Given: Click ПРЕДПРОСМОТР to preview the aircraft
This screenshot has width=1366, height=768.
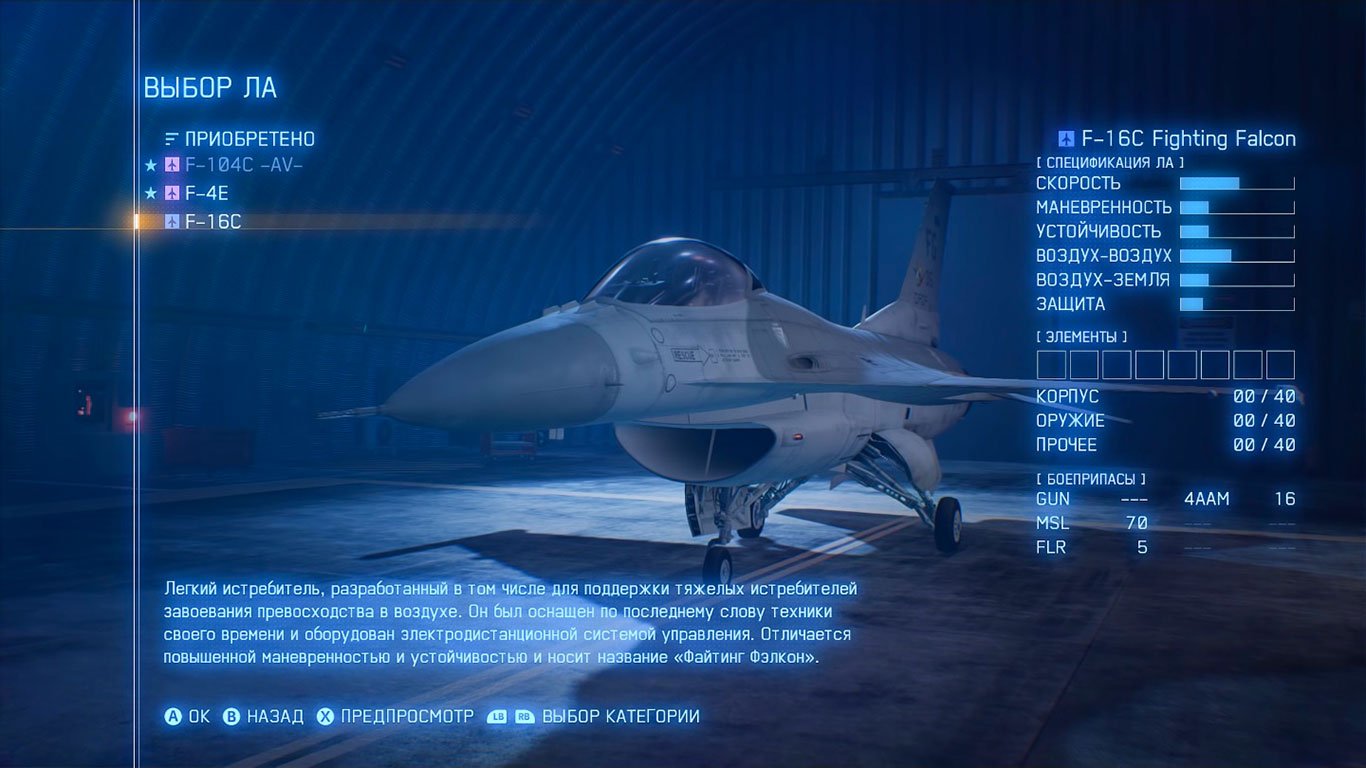Looking at the screenshot, I should pyautogui.click(x=405, y=716).
